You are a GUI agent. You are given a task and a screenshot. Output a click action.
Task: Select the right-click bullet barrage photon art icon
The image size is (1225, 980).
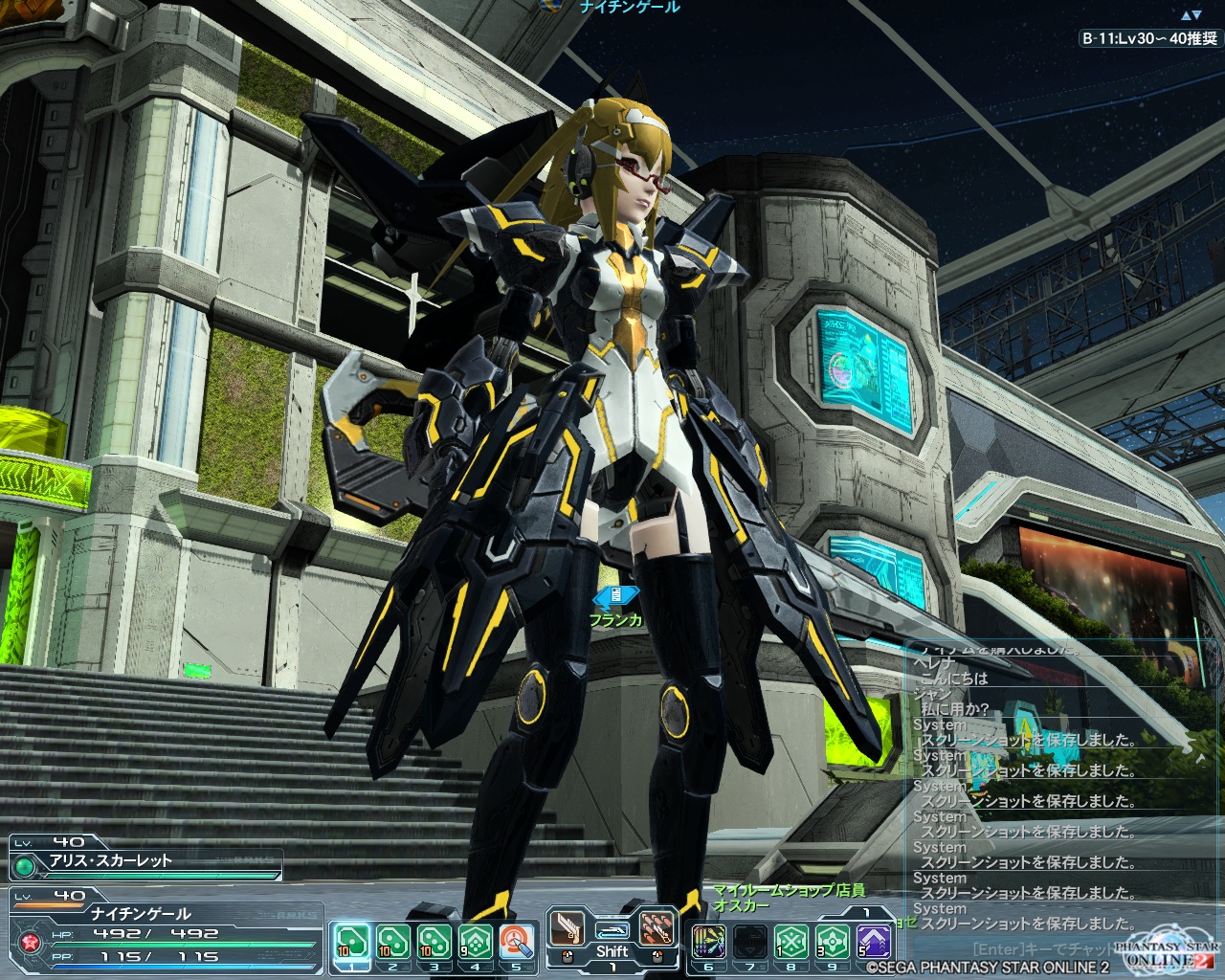(x=657, y=929)
